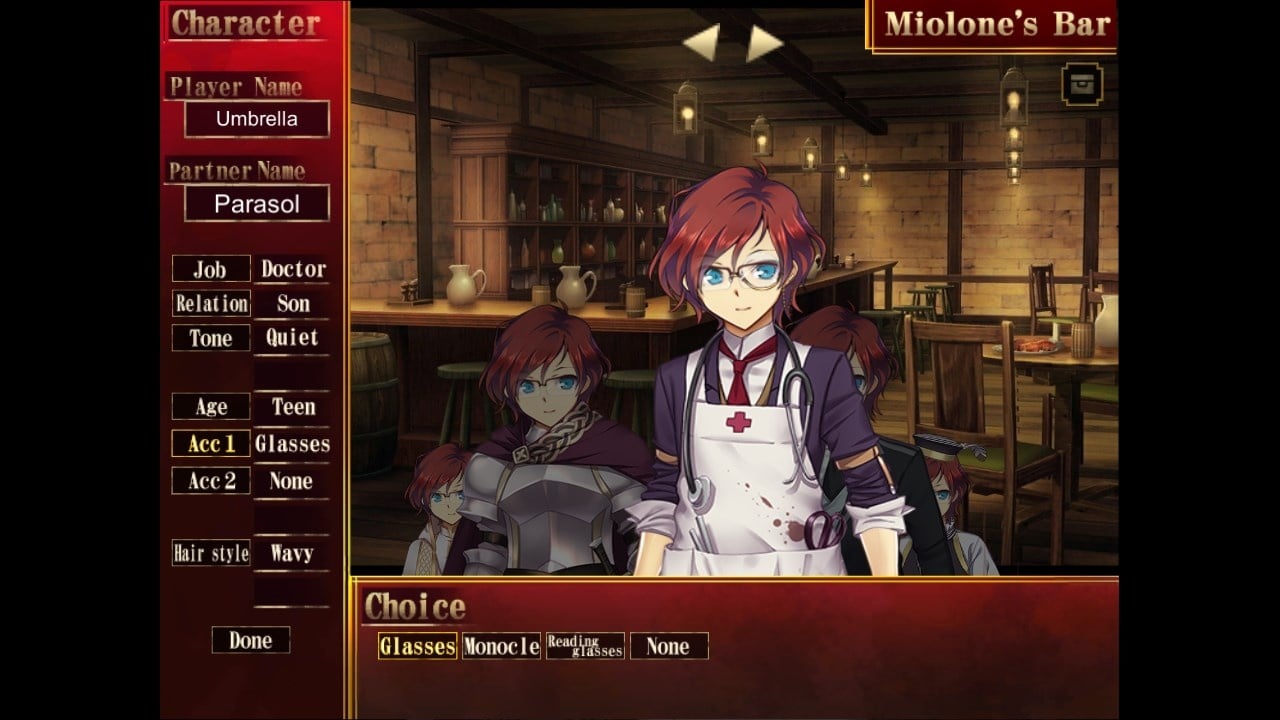
Task: Select the Job attribute button
Action: click(210, 269)
